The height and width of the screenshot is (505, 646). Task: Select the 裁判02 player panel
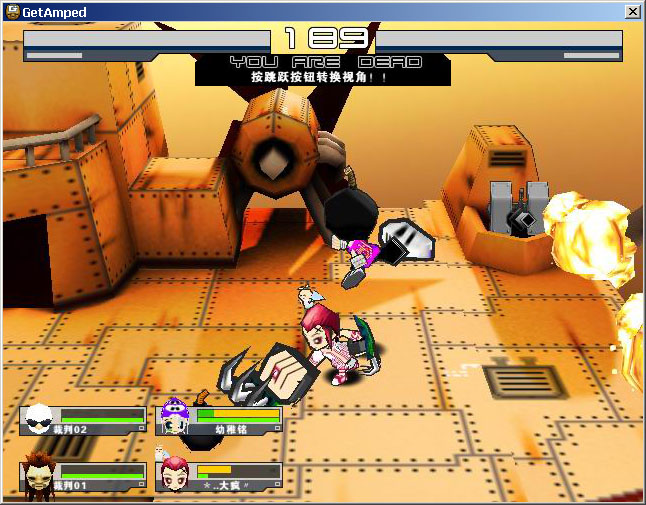coord(83,420)
